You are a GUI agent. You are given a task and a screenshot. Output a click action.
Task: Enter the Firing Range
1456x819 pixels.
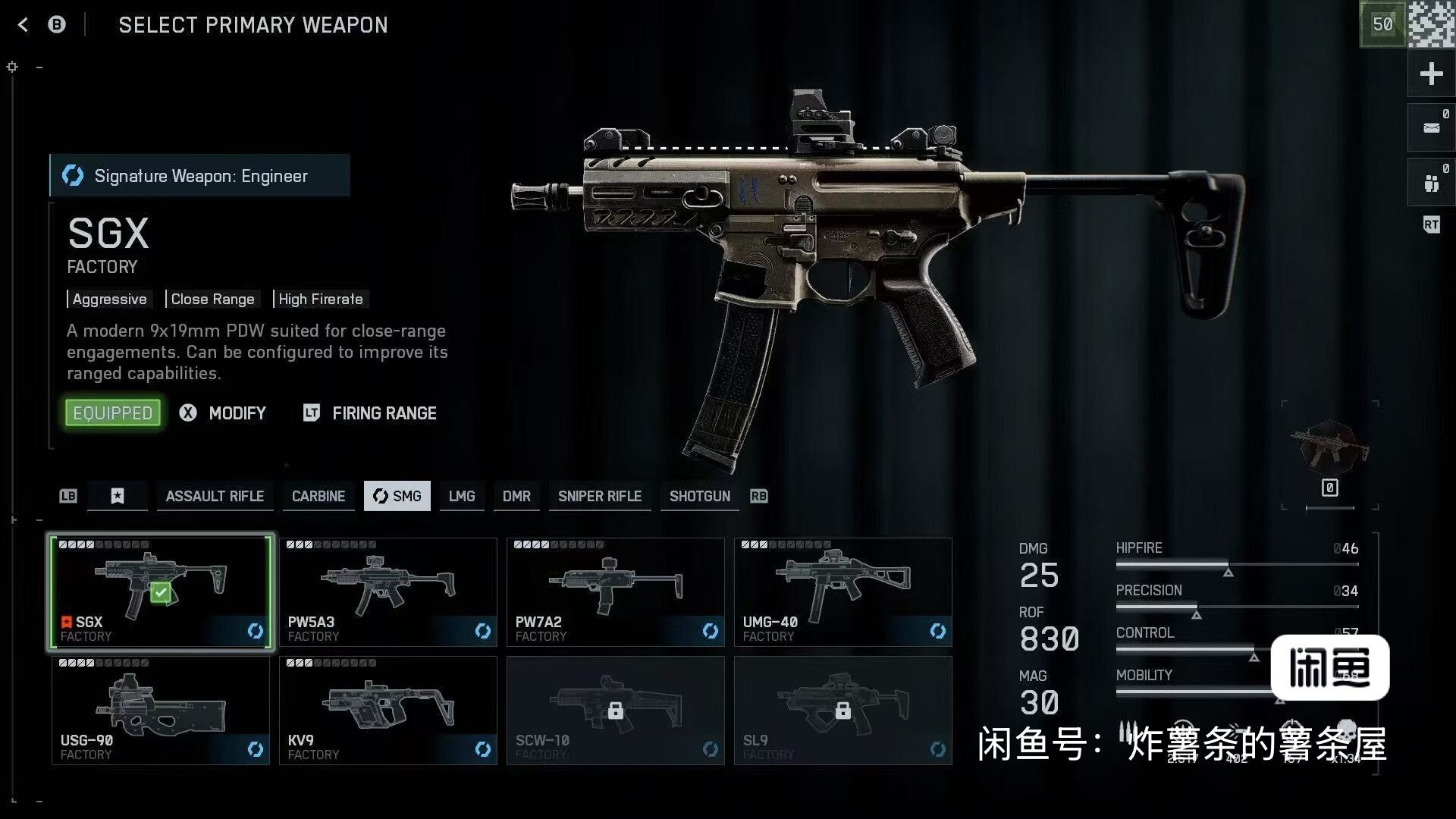click(x=371, y=413)
